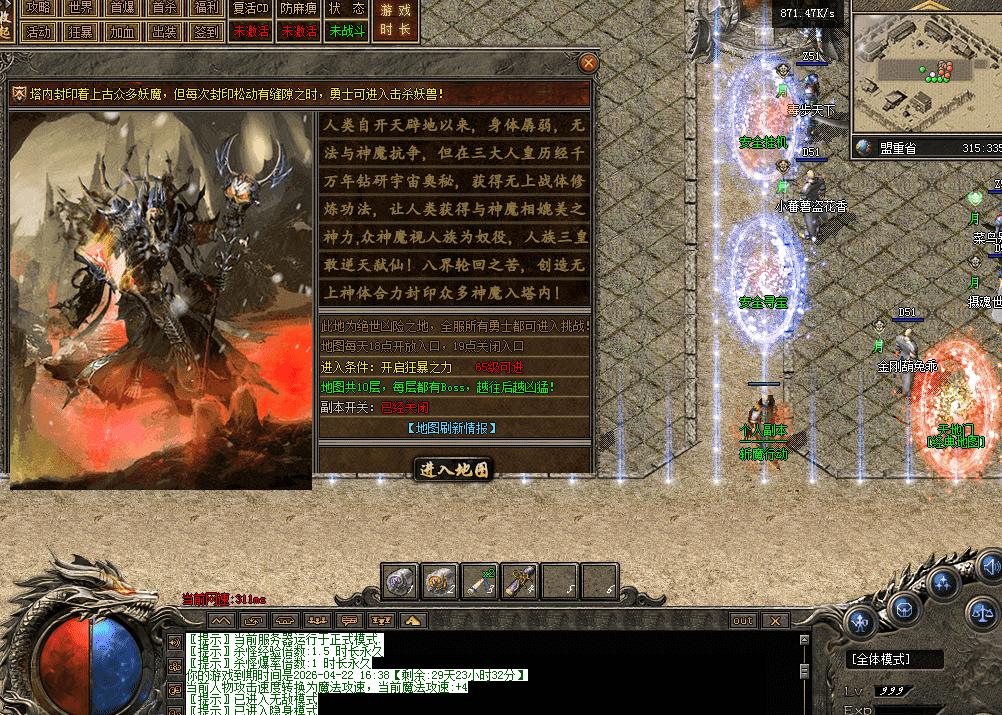Click the 签到 daily sign-in button
This screenshot has height=715, width=1002.
tap(205, 31)
